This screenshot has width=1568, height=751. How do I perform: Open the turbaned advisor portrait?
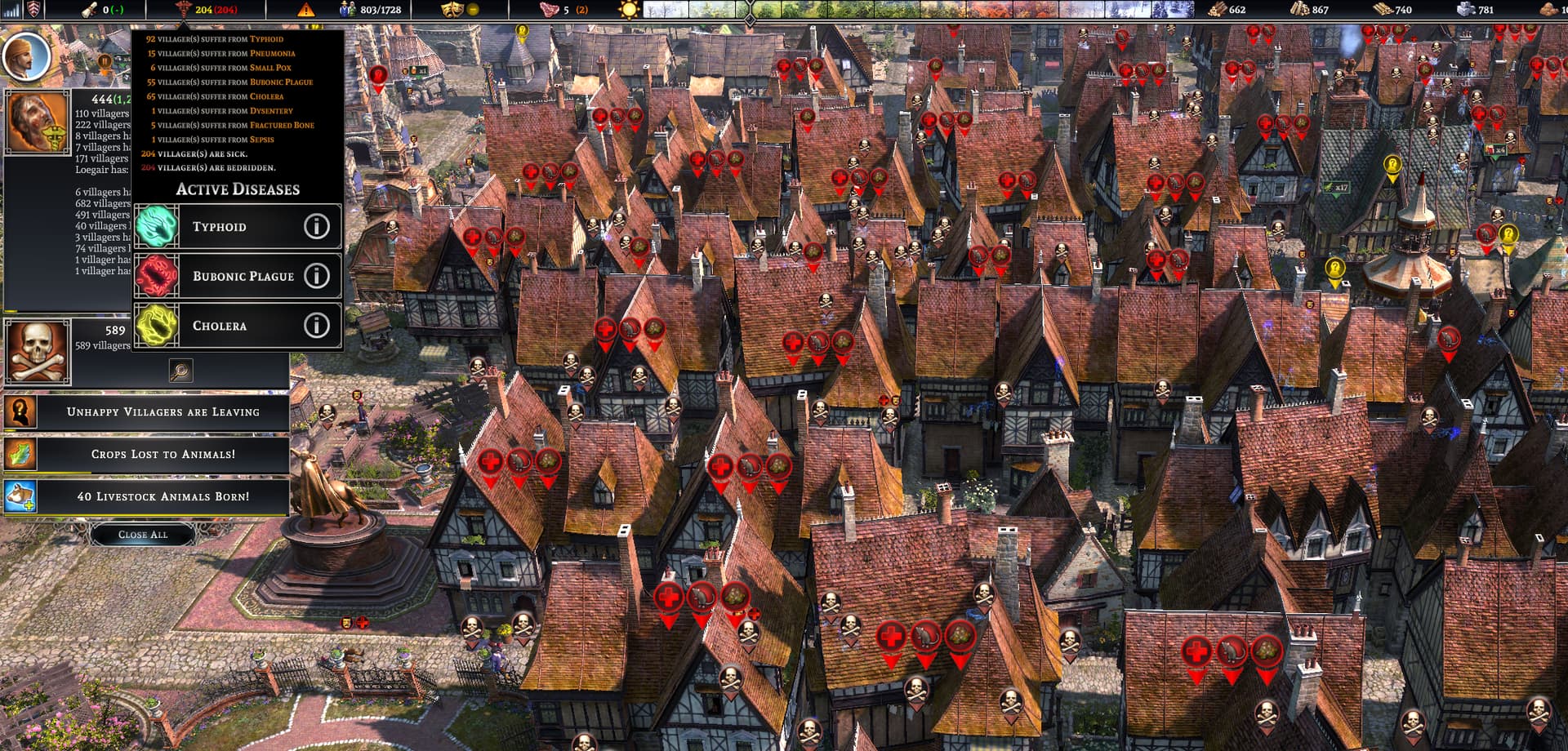pos(27,55)
